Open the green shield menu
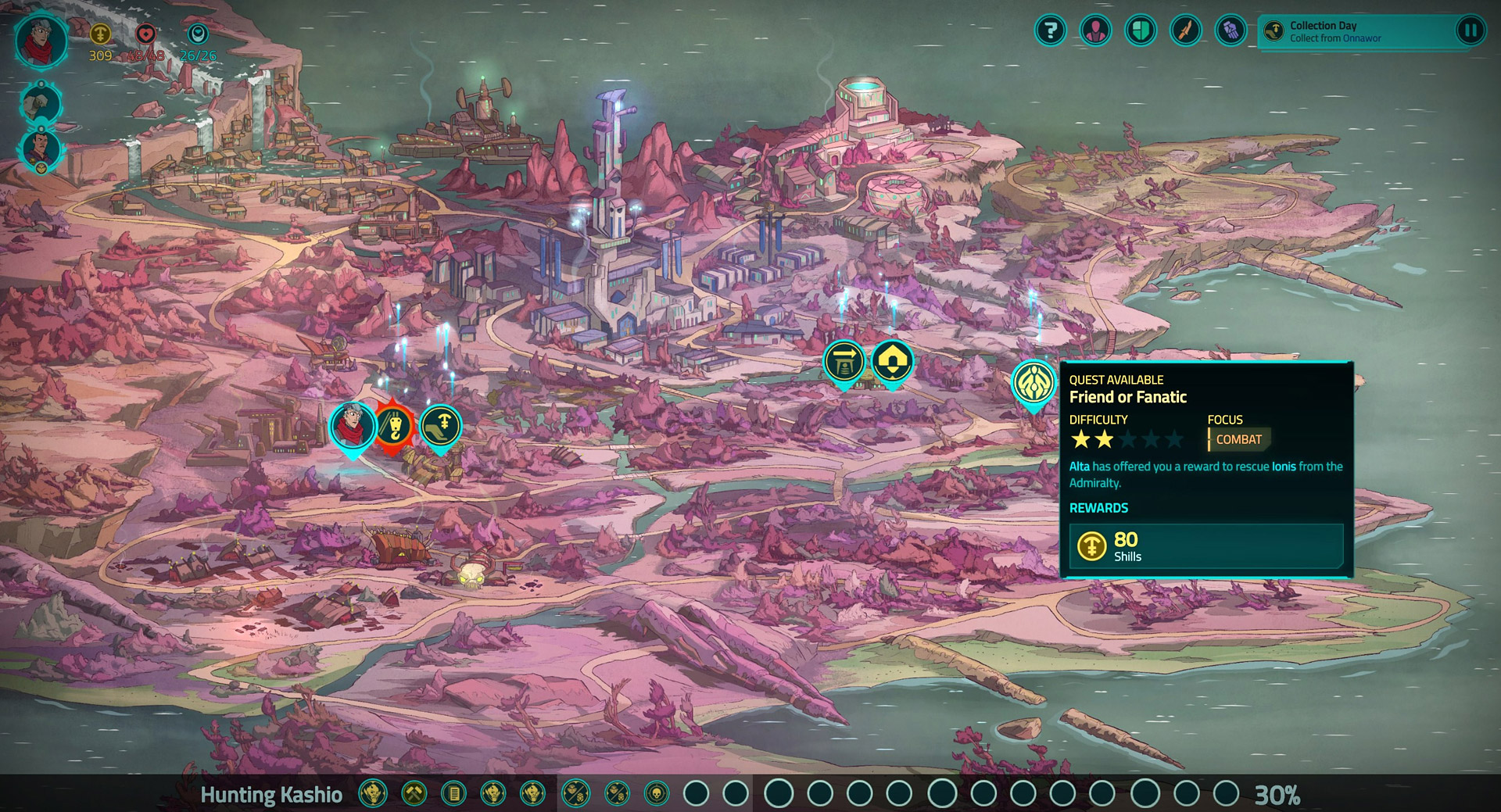1501x812 pixels. [x=1141, y=31]
